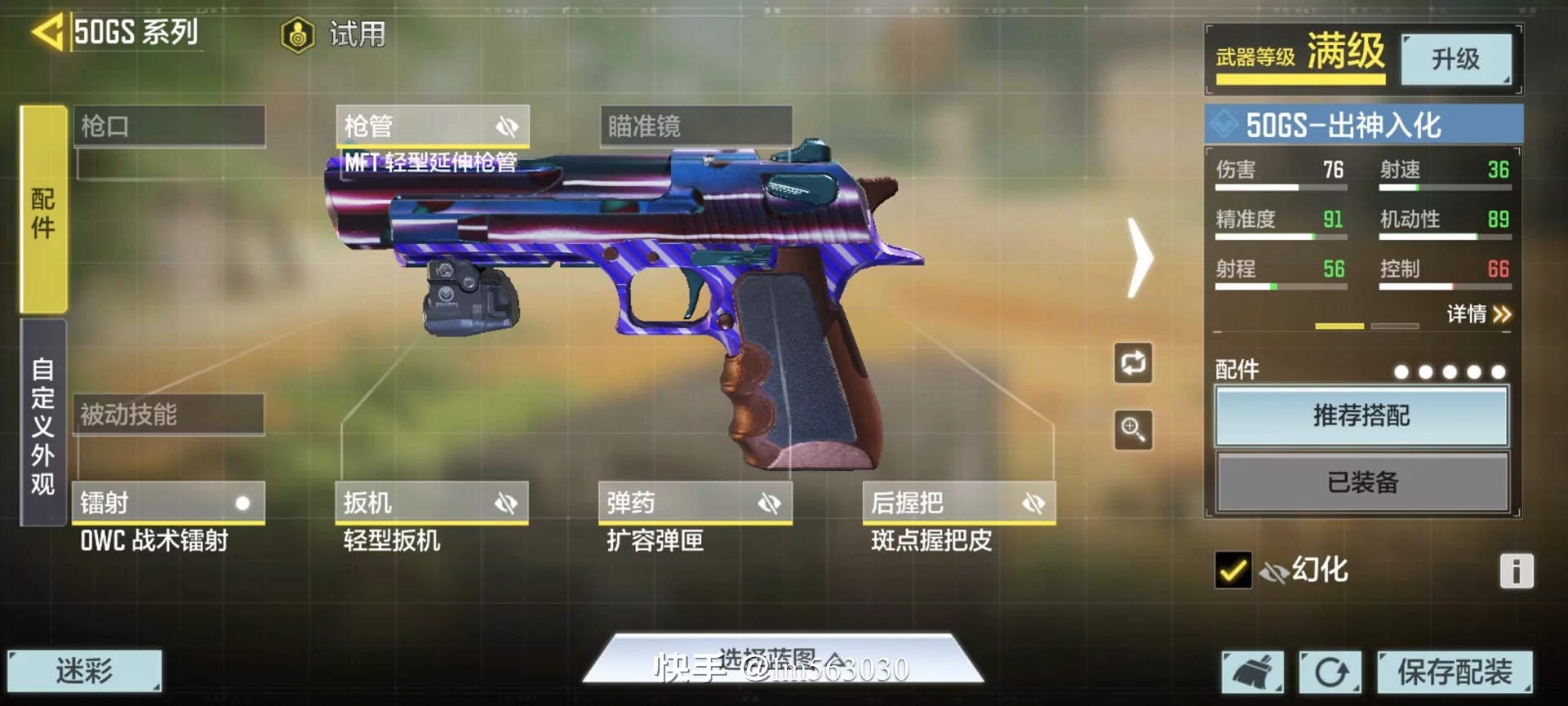Choose the 瞄准镜 optic slot

pyautogui.click(x=695, y=127)
